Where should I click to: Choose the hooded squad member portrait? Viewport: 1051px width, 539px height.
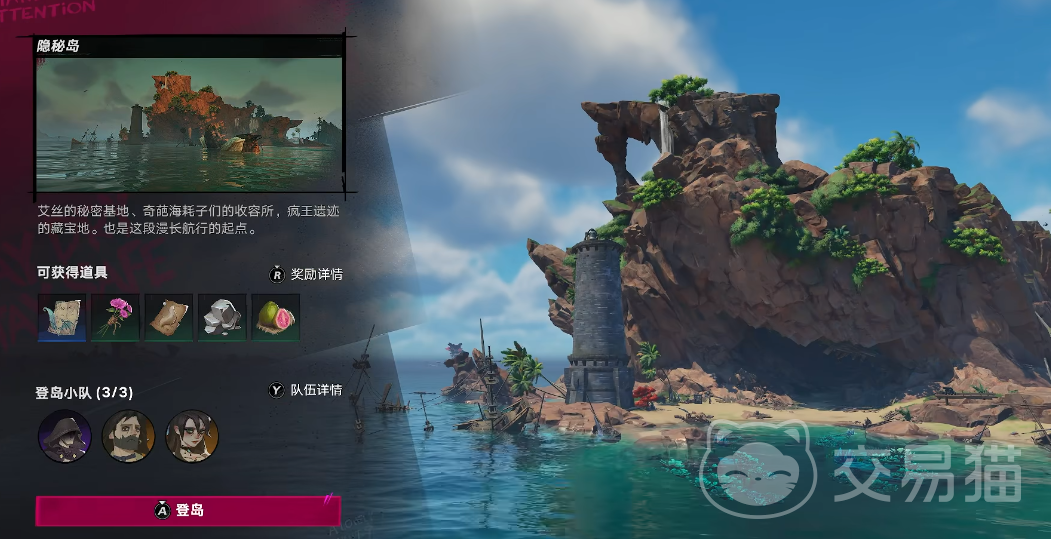(65, 436)
